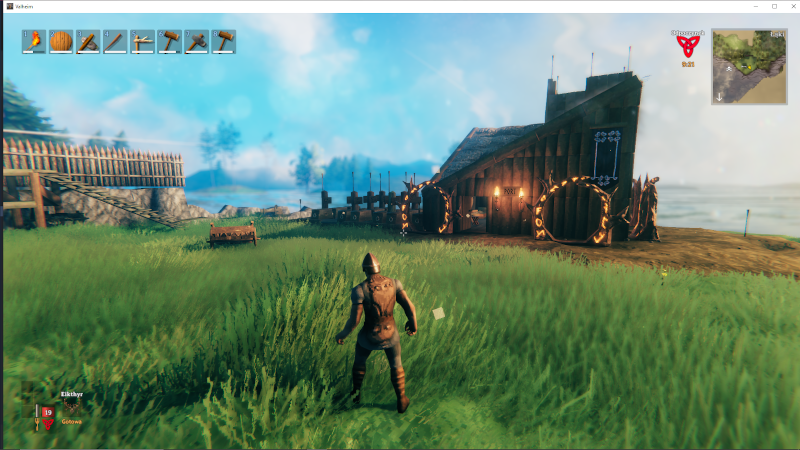Select the stone-headed tool in slot 7
The height and width of the screenshot is (450, 800).
point(196,41)
